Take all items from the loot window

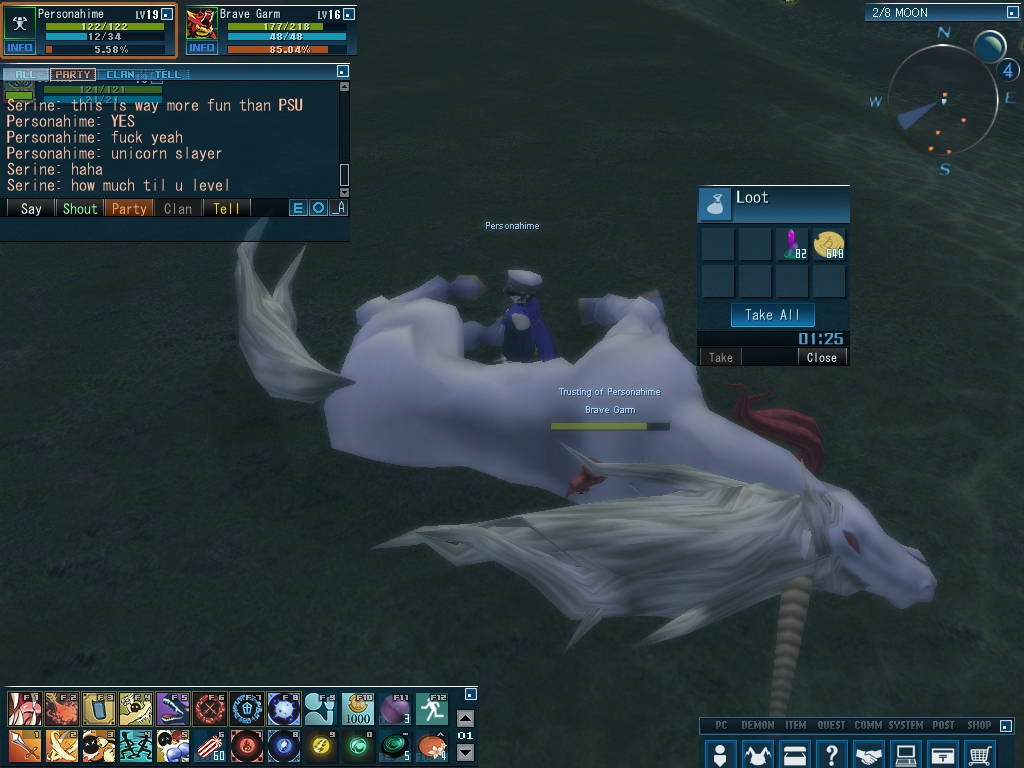pyautogui.click(x=773, y=315)
